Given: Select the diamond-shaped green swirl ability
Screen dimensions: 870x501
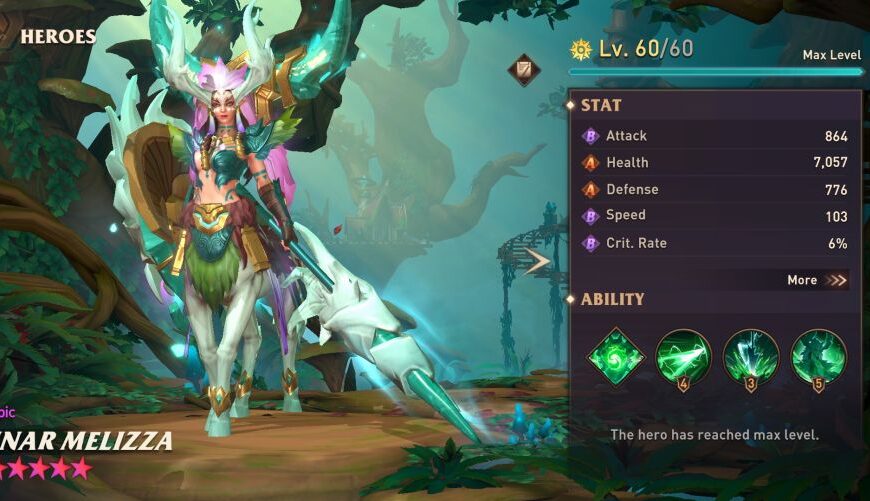Looking at the screenshot, I should pos(615,356).
